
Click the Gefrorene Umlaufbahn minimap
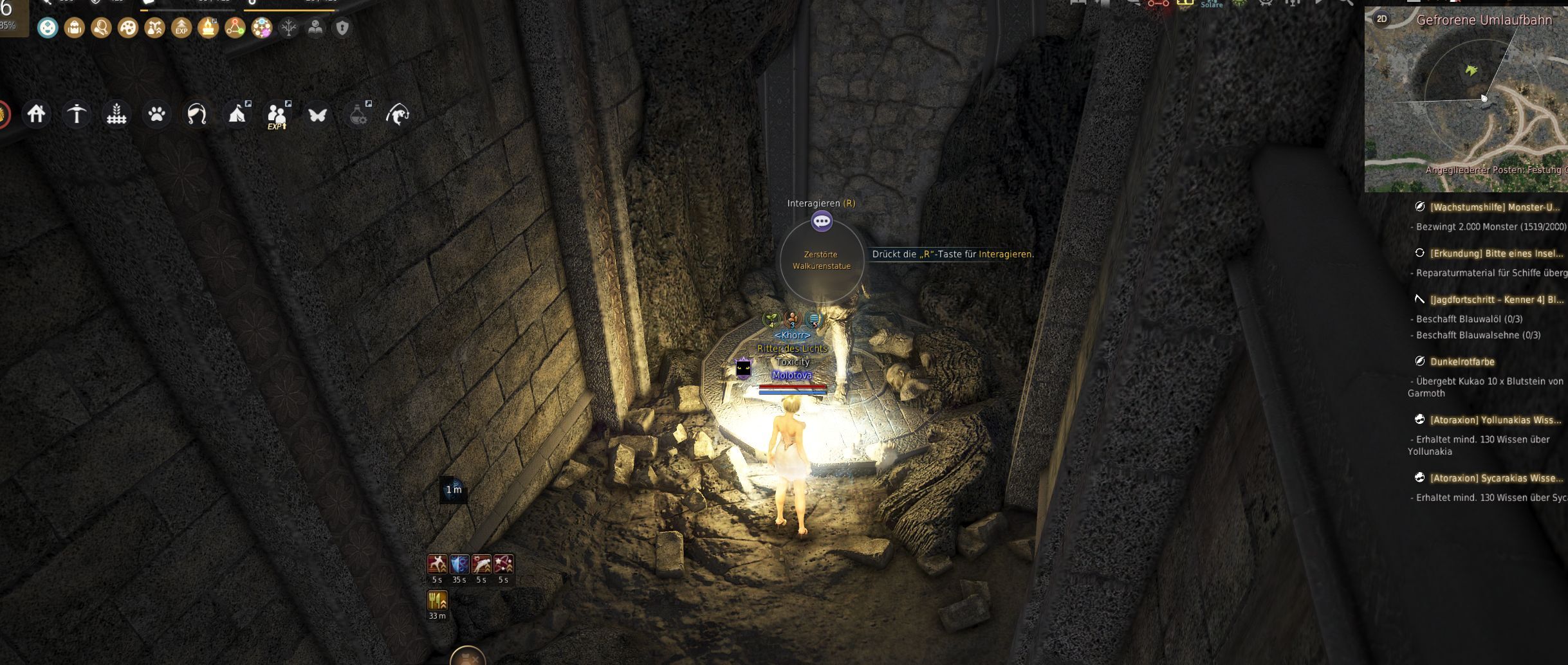1467,103
